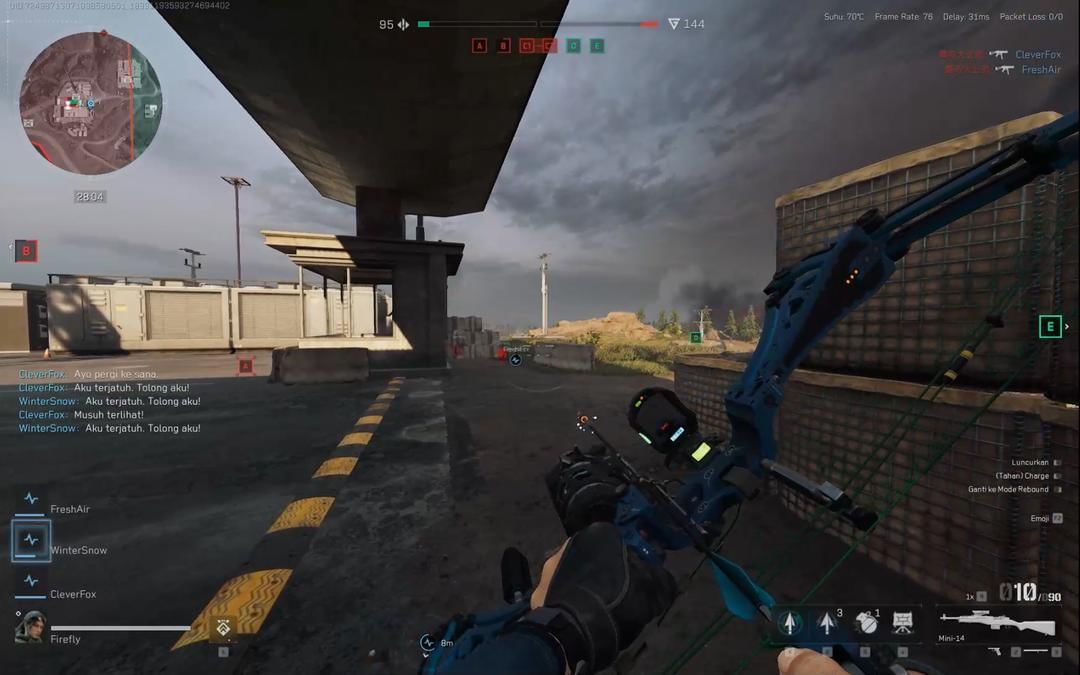This screenshot has height=675, width=1080.
Task: Activate the chevron ability icon beside Firefly
Action: tap(222, 627)
